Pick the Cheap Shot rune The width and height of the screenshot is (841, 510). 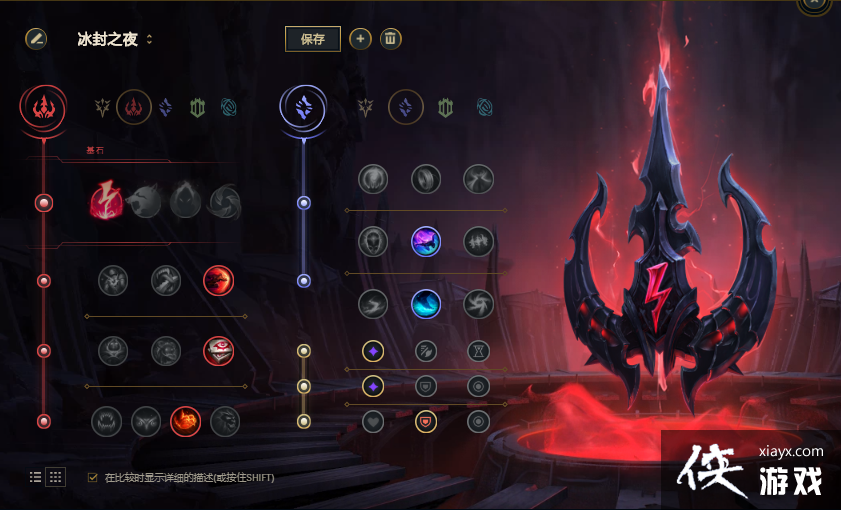[x=113, y=280]
